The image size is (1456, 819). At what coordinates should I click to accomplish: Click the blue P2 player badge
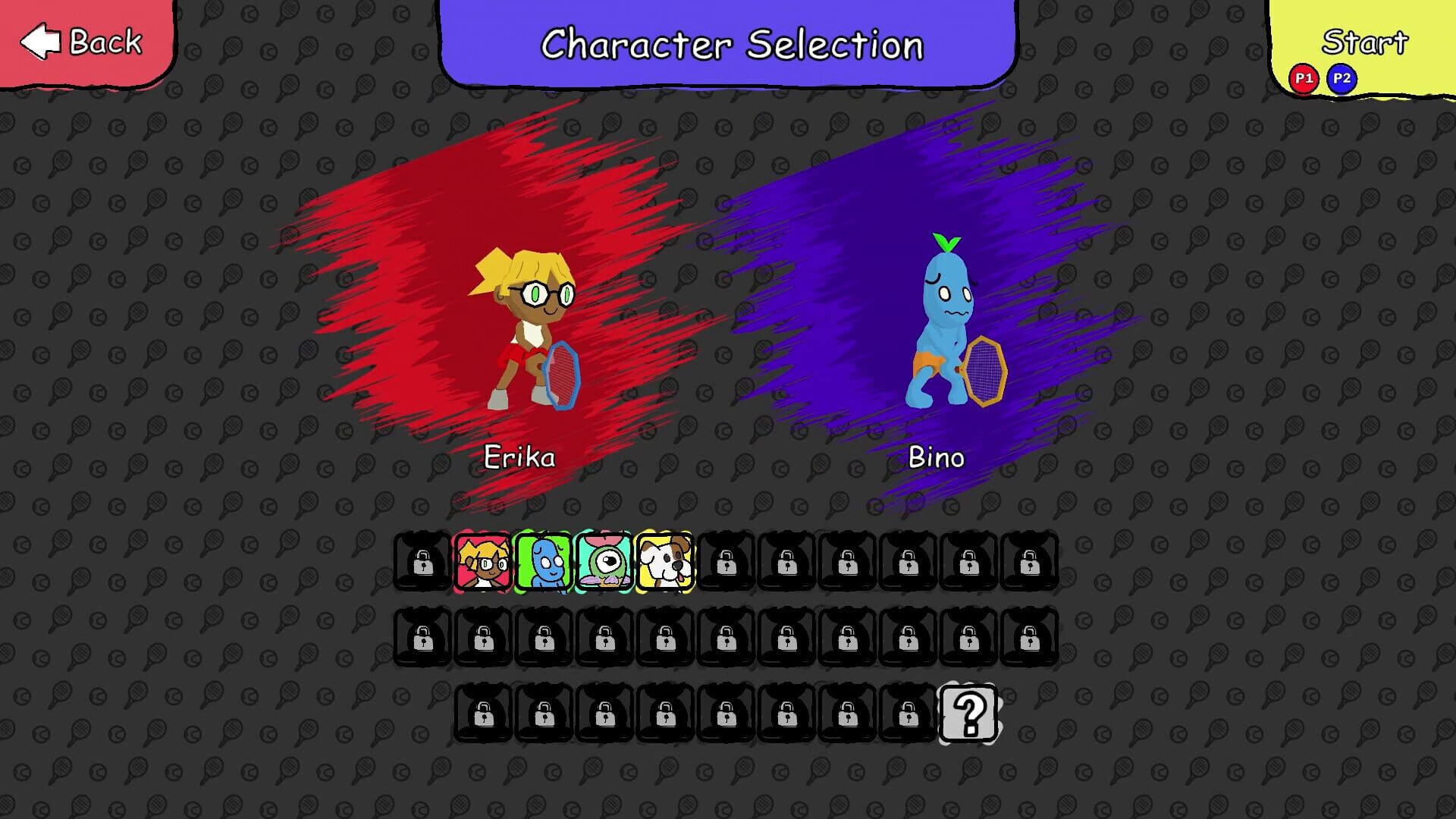point(1341,78)
